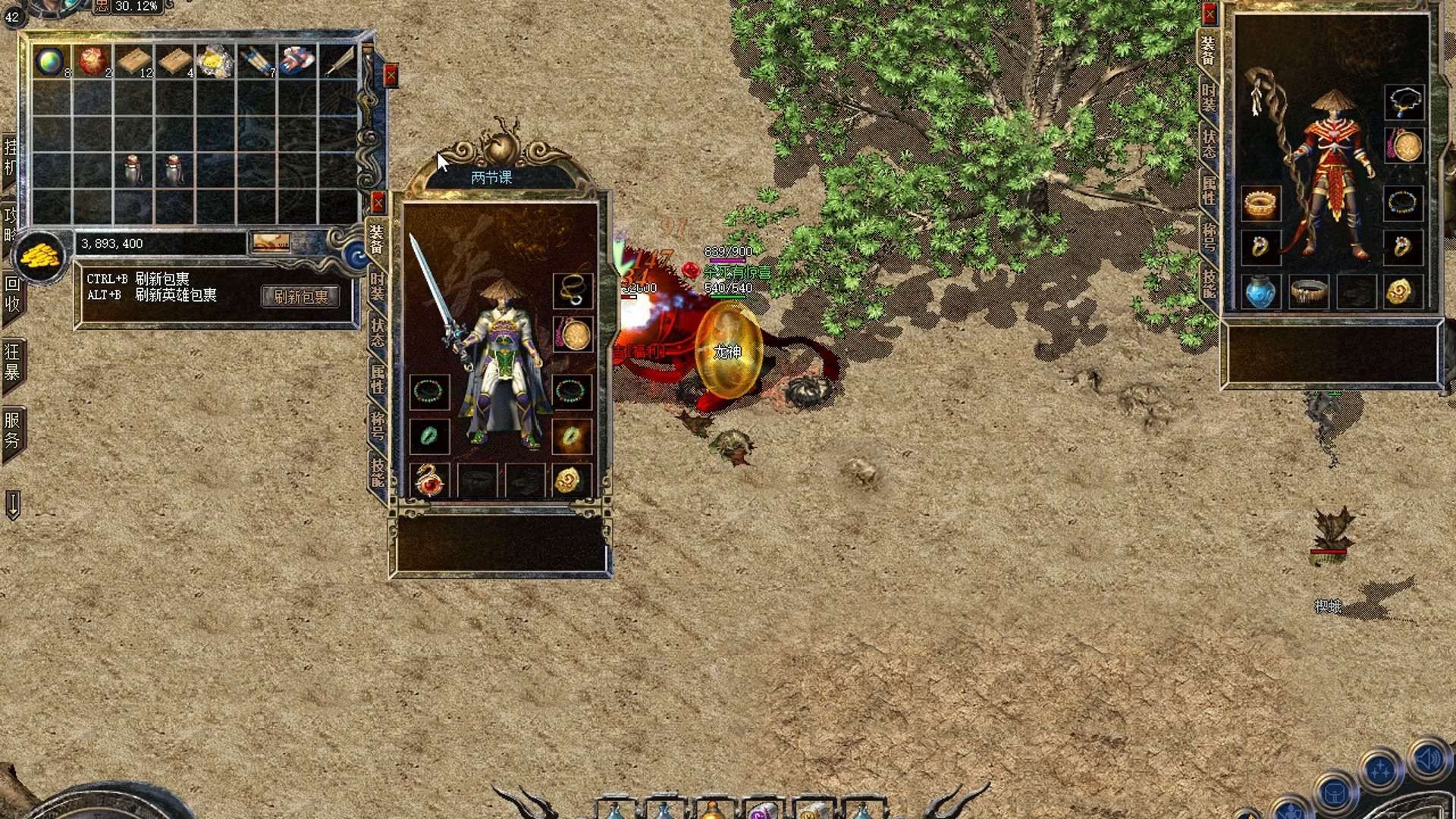Screen dimensions: 1456x819
Task: Open the 服务 service side button
Action: pos(12,429)
